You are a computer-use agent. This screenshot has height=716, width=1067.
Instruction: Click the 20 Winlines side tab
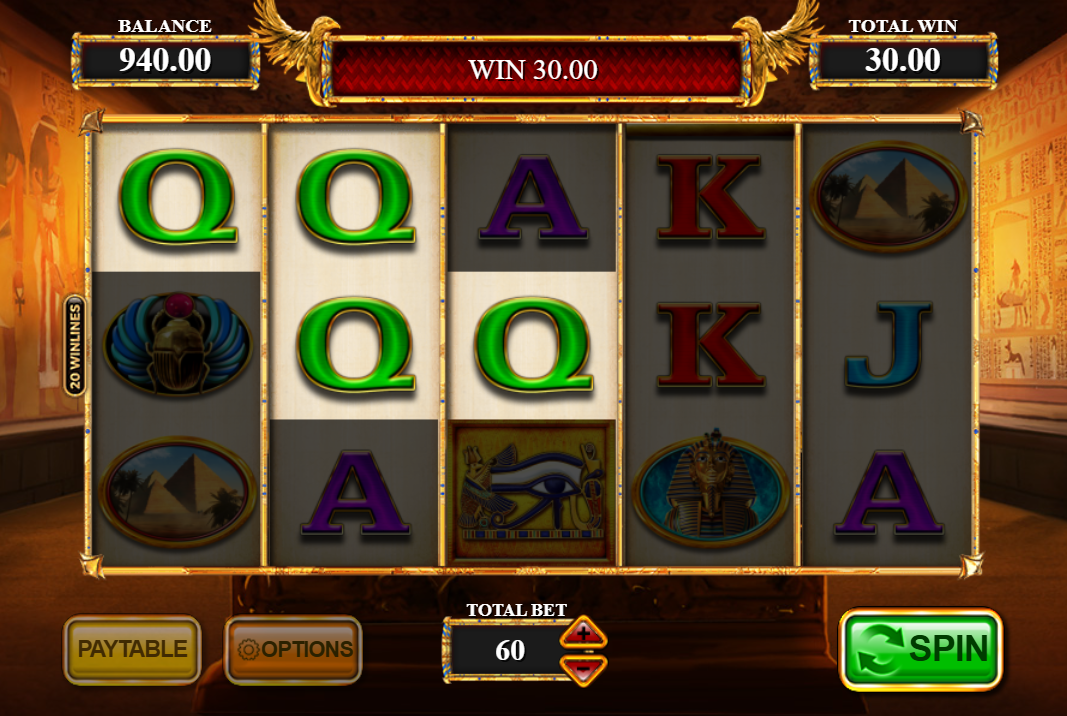[75, 345]
